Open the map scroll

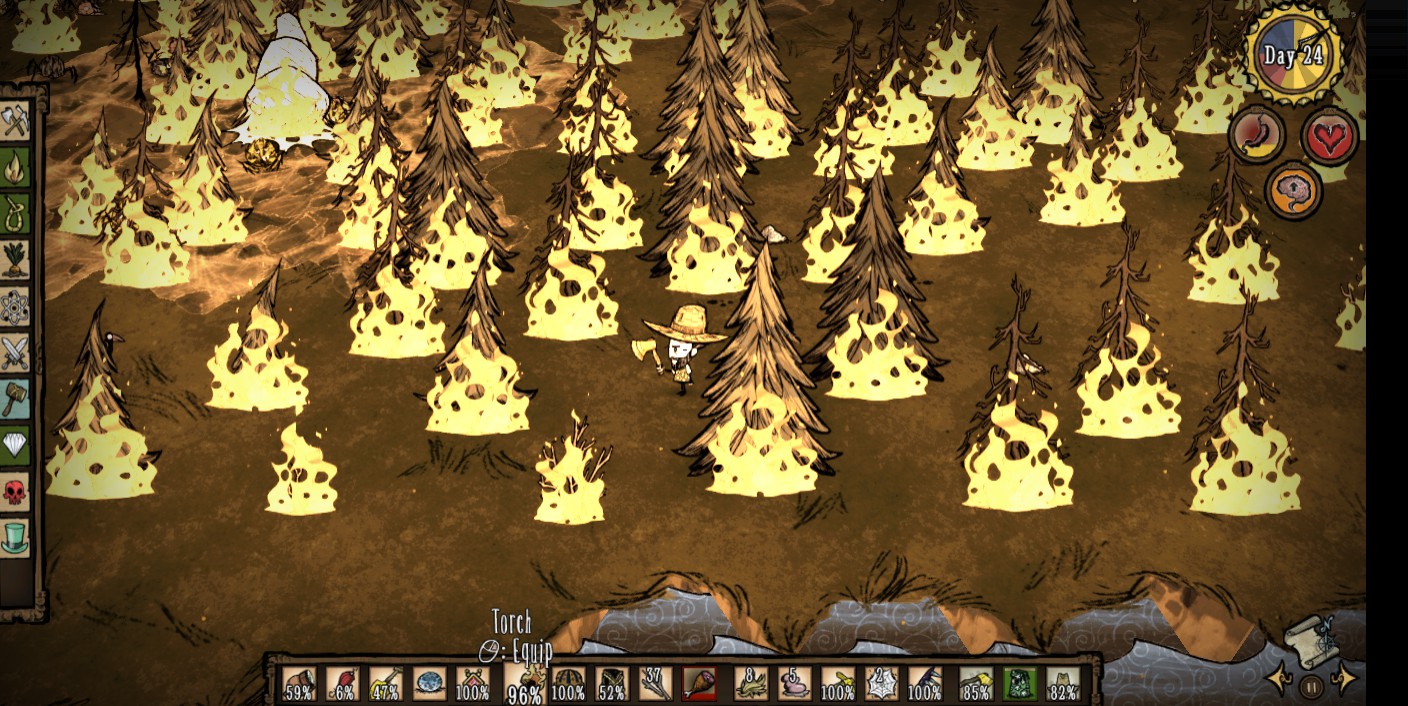point(1312,640)
